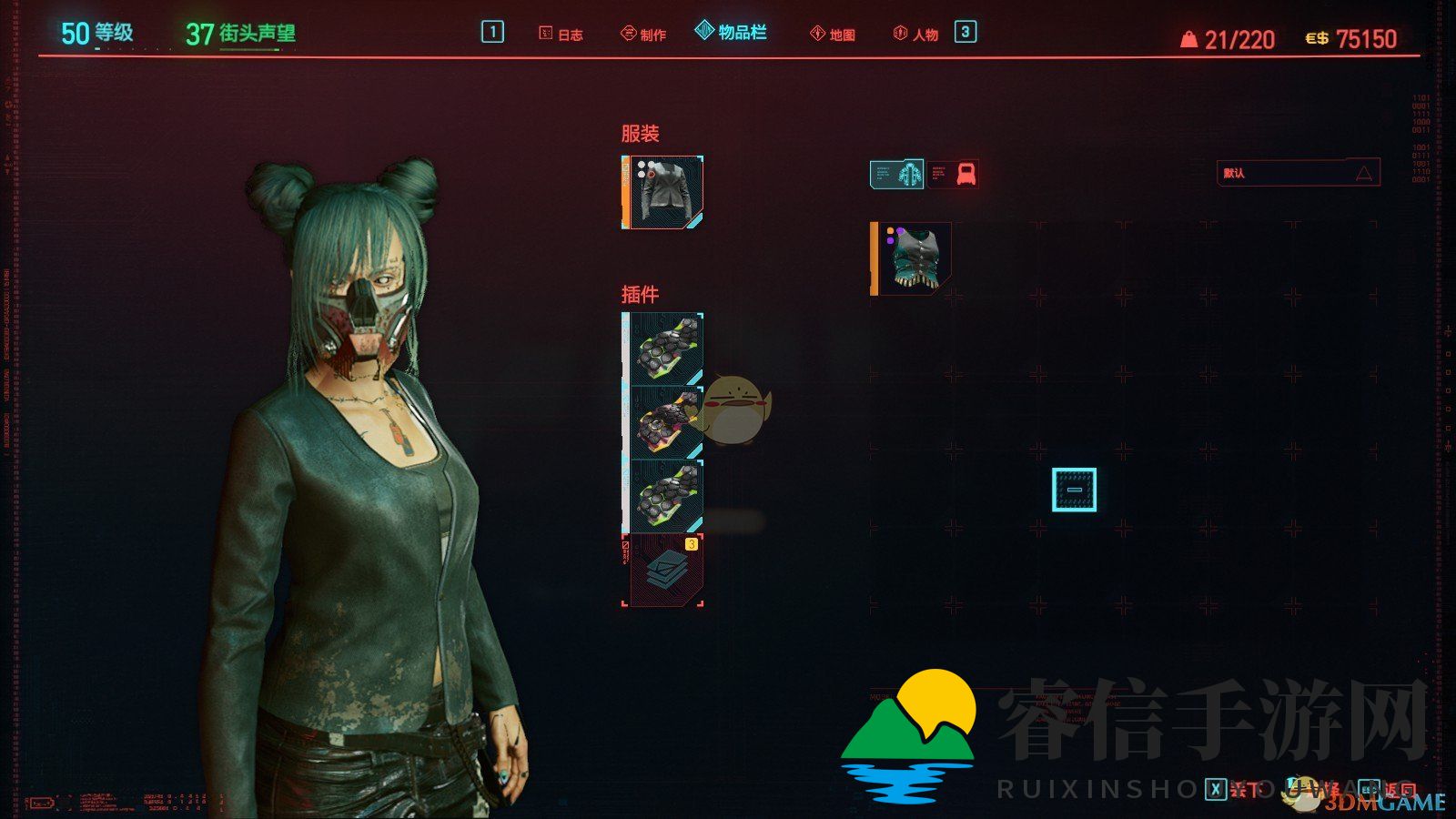Image resolution: width=1456 pixels, height=819 pixels.
Task: Activate the cyan jacket clothing filter
Action: (x=897, y=174)
